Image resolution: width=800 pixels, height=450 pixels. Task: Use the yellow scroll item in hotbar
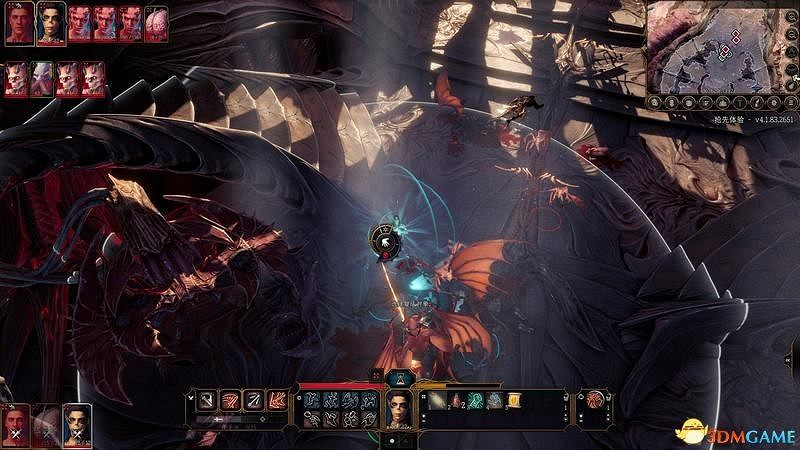click(x=514, y=401)
